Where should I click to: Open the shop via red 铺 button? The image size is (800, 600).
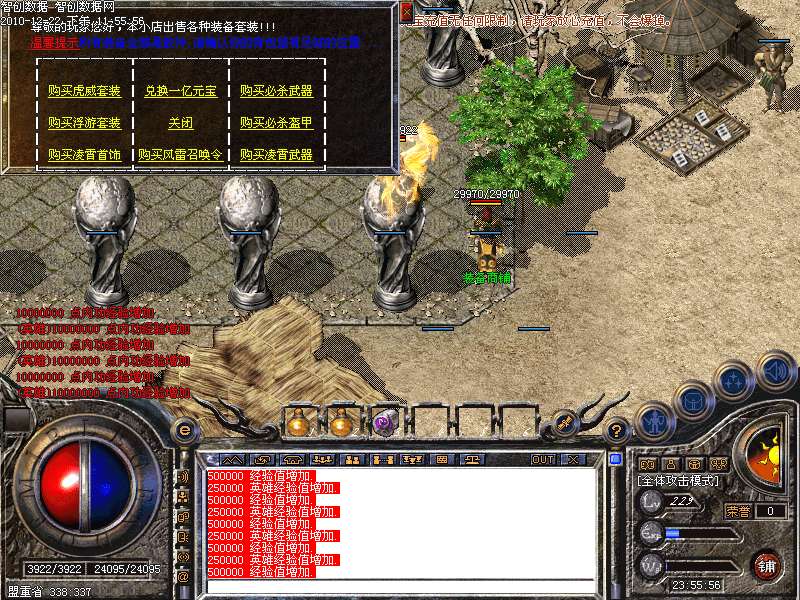767,566
